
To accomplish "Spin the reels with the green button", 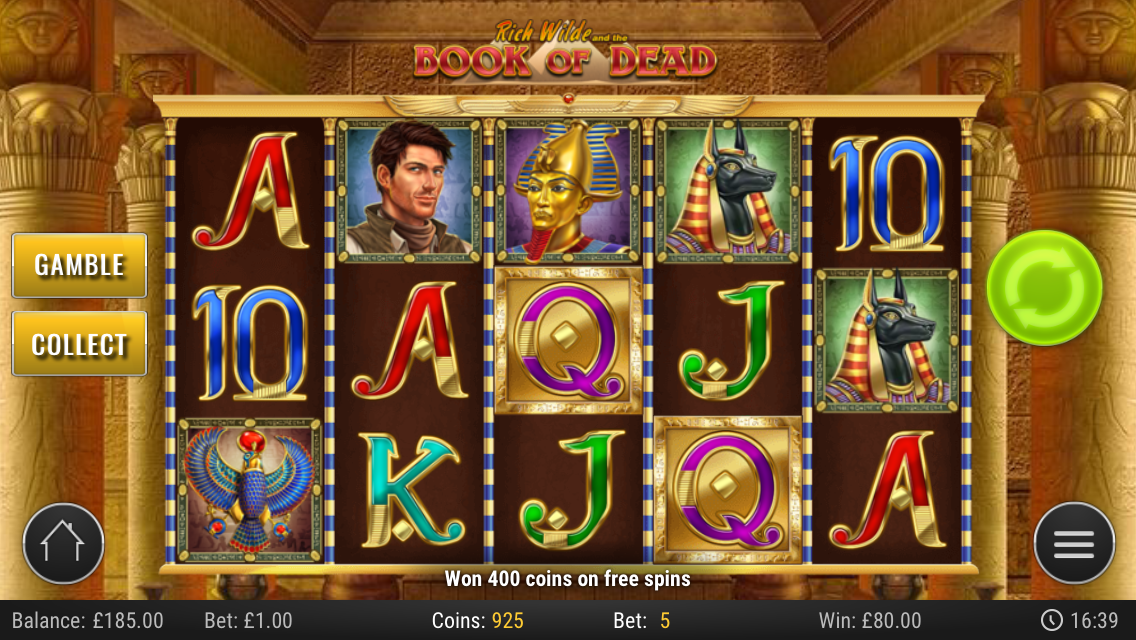I will tap(1043, 288).
